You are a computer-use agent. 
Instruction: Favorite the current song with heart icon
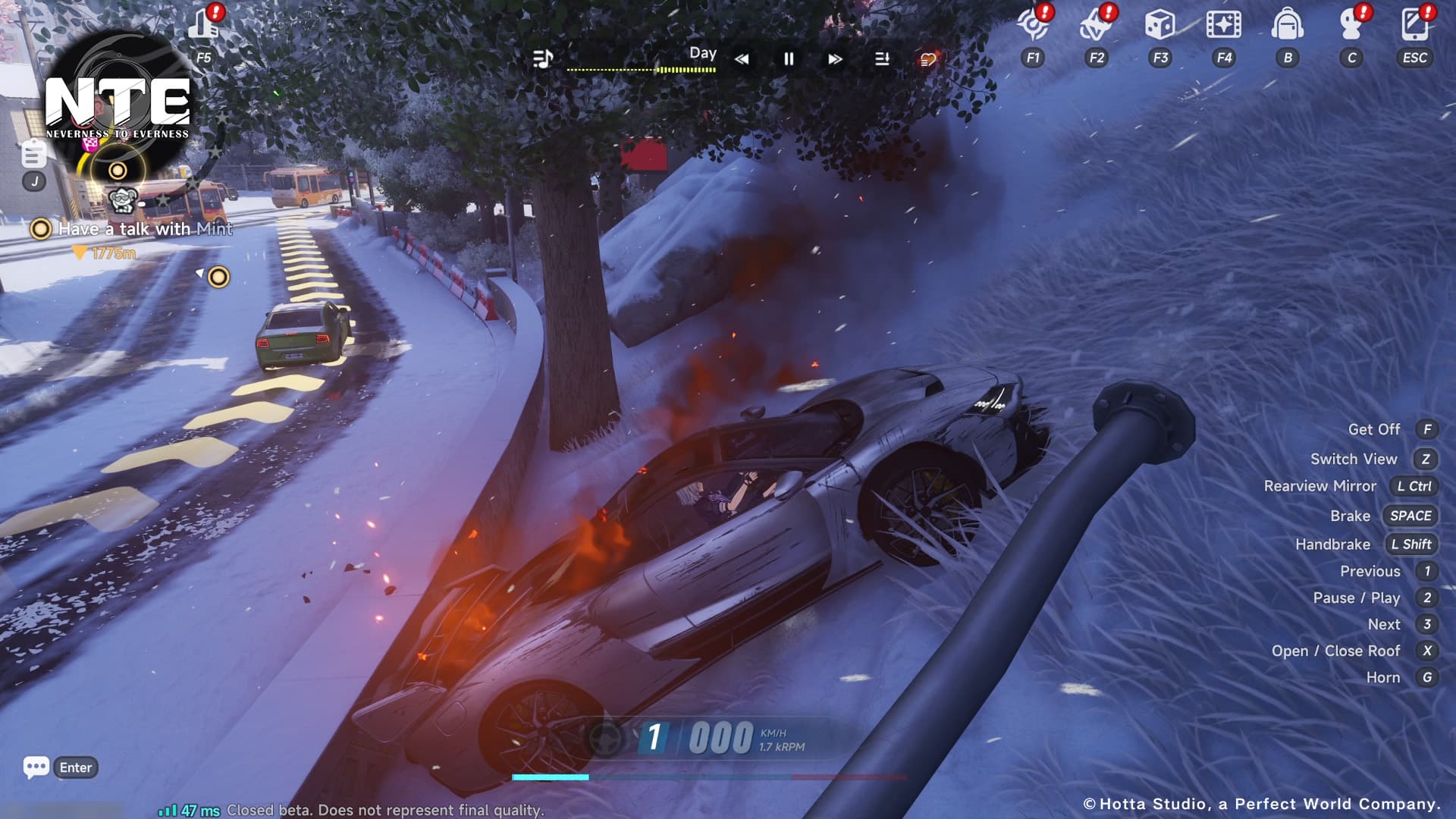coord(928,59)
